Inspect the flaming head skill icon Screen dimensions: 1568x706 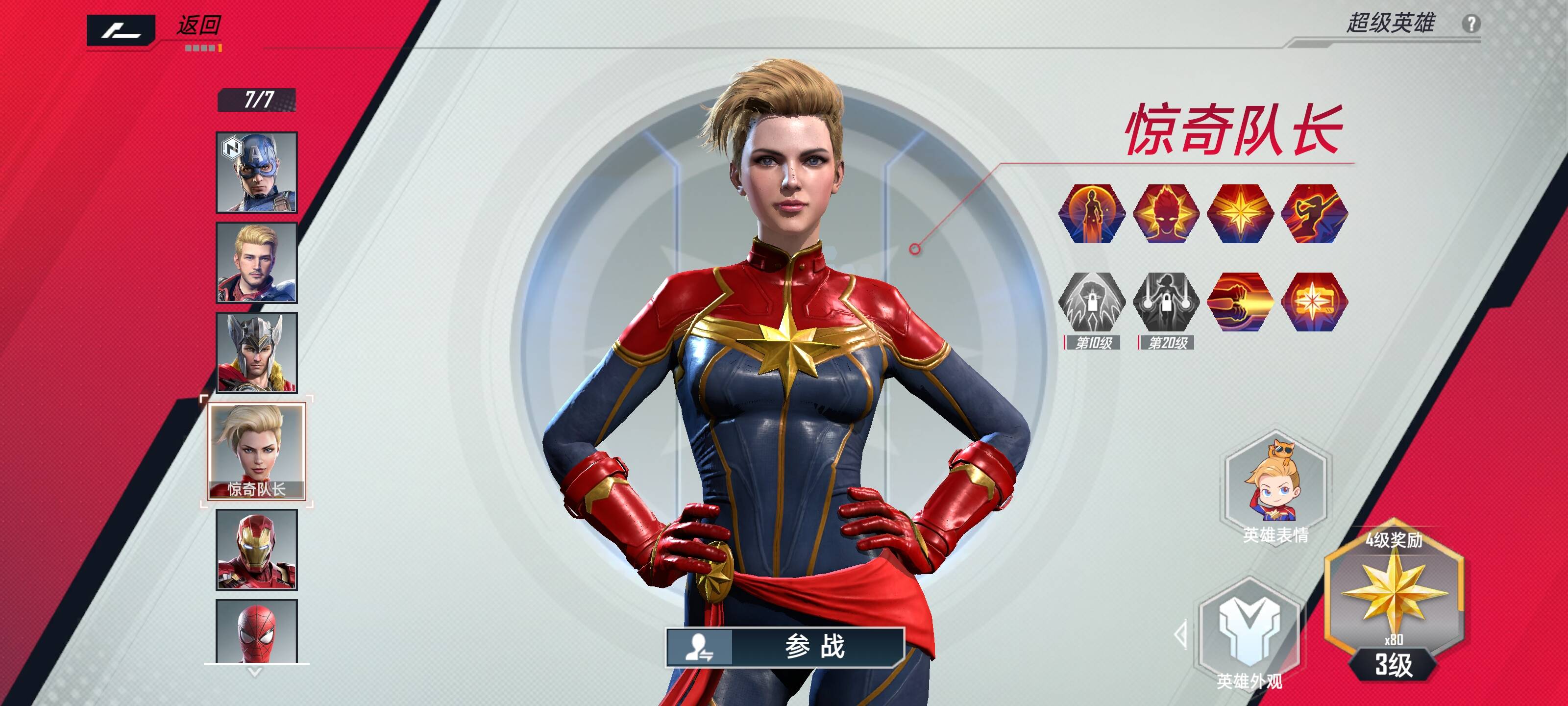pos(1166,214)
